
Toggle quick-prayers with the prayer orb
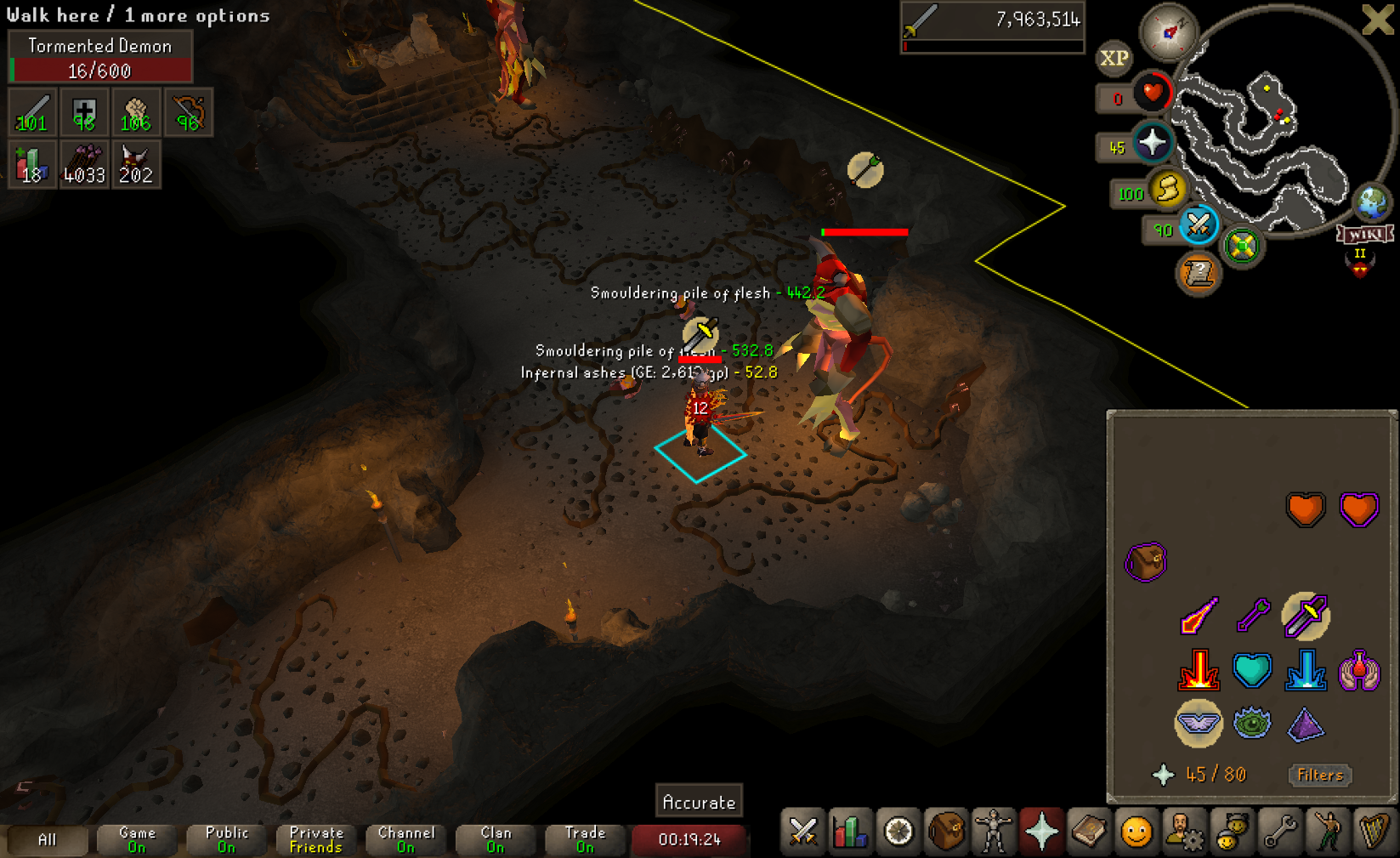click(1152, 142)
